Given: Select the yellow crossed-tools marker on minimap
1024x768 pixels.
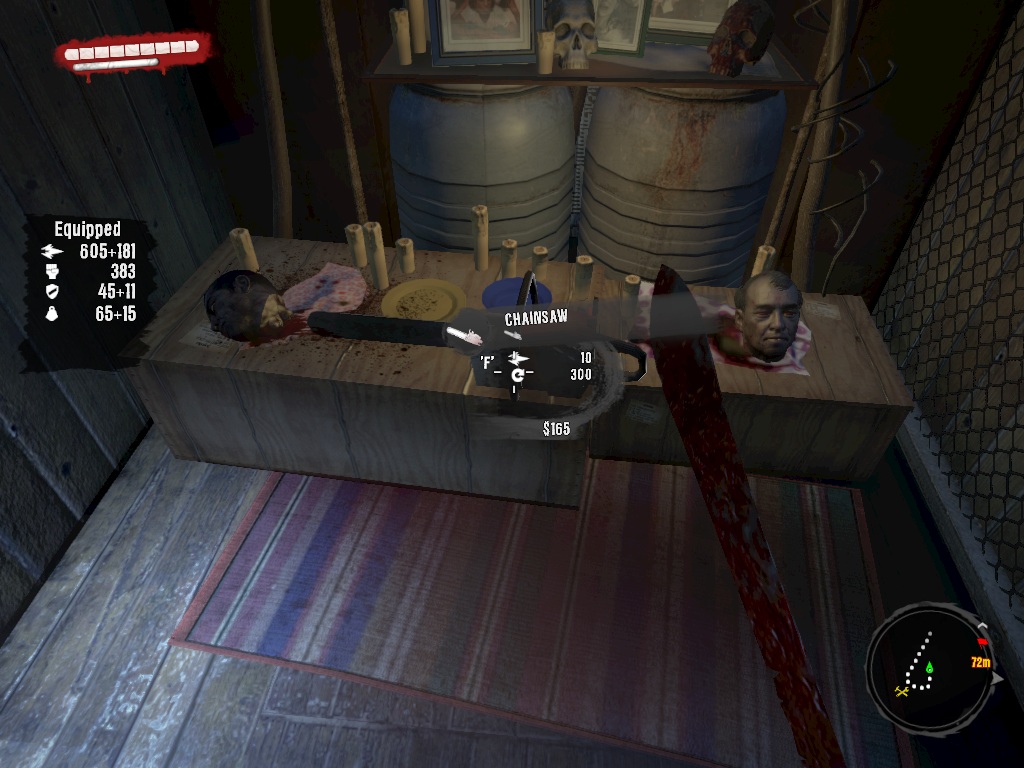Looking at the screenshot, I should pyautogui.click(x=902, y=689).
